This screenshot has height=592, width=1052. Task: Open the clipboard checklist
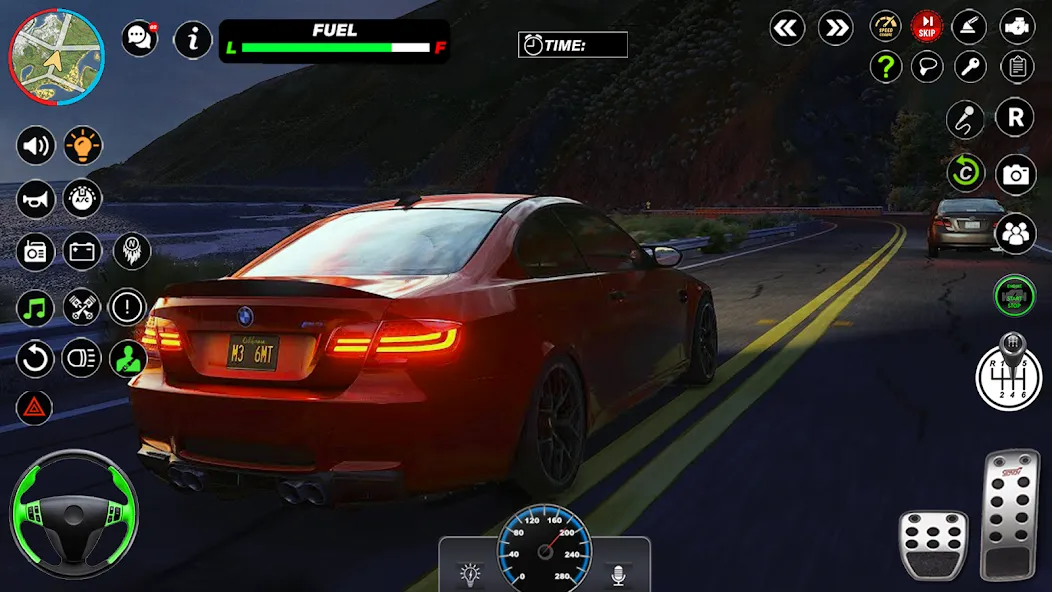pyautogui.click(x=1017, y=67)
